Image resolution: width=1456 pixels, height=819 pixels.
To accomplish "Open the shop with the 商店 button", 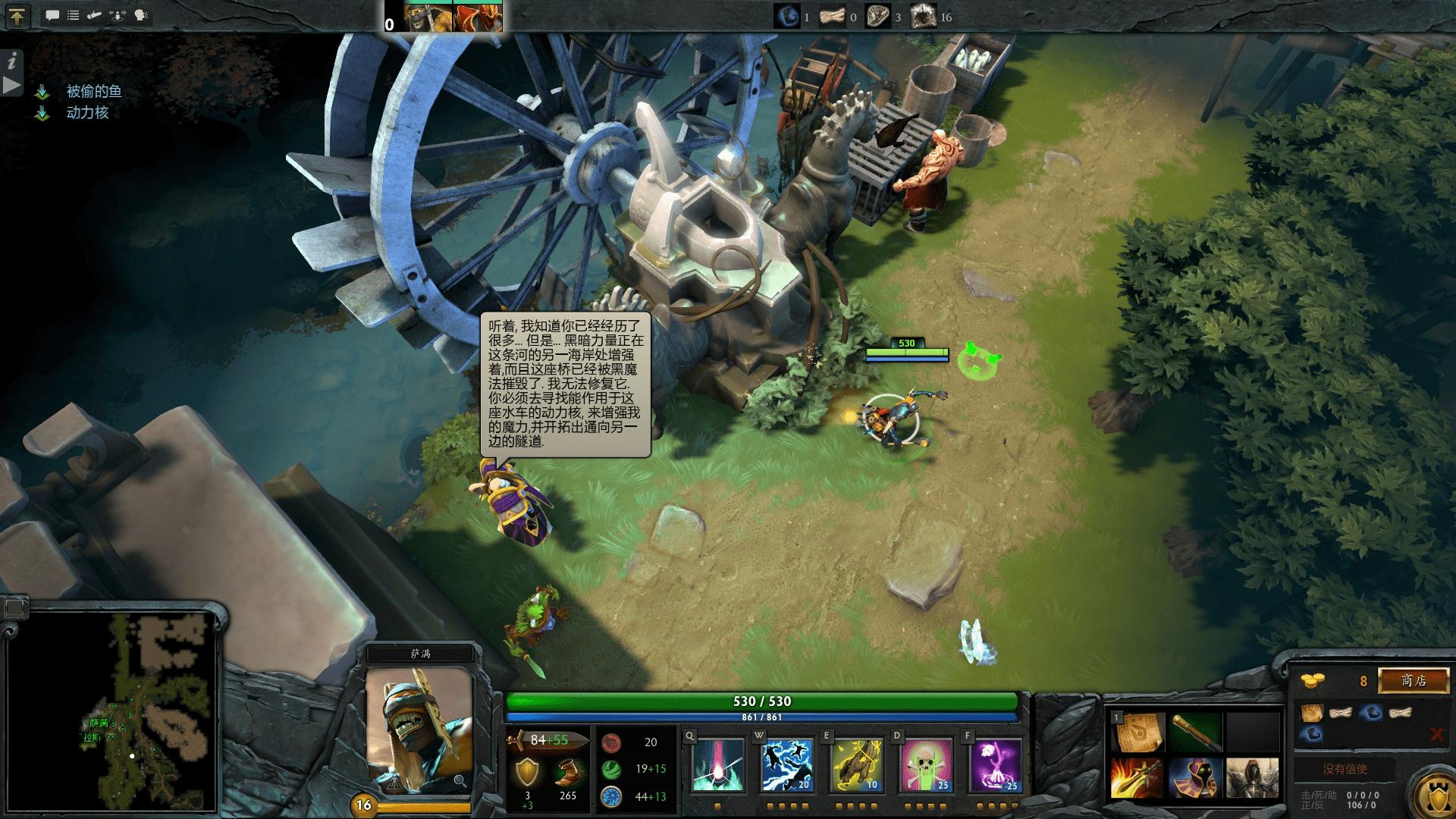I will tap(1413, 680).
